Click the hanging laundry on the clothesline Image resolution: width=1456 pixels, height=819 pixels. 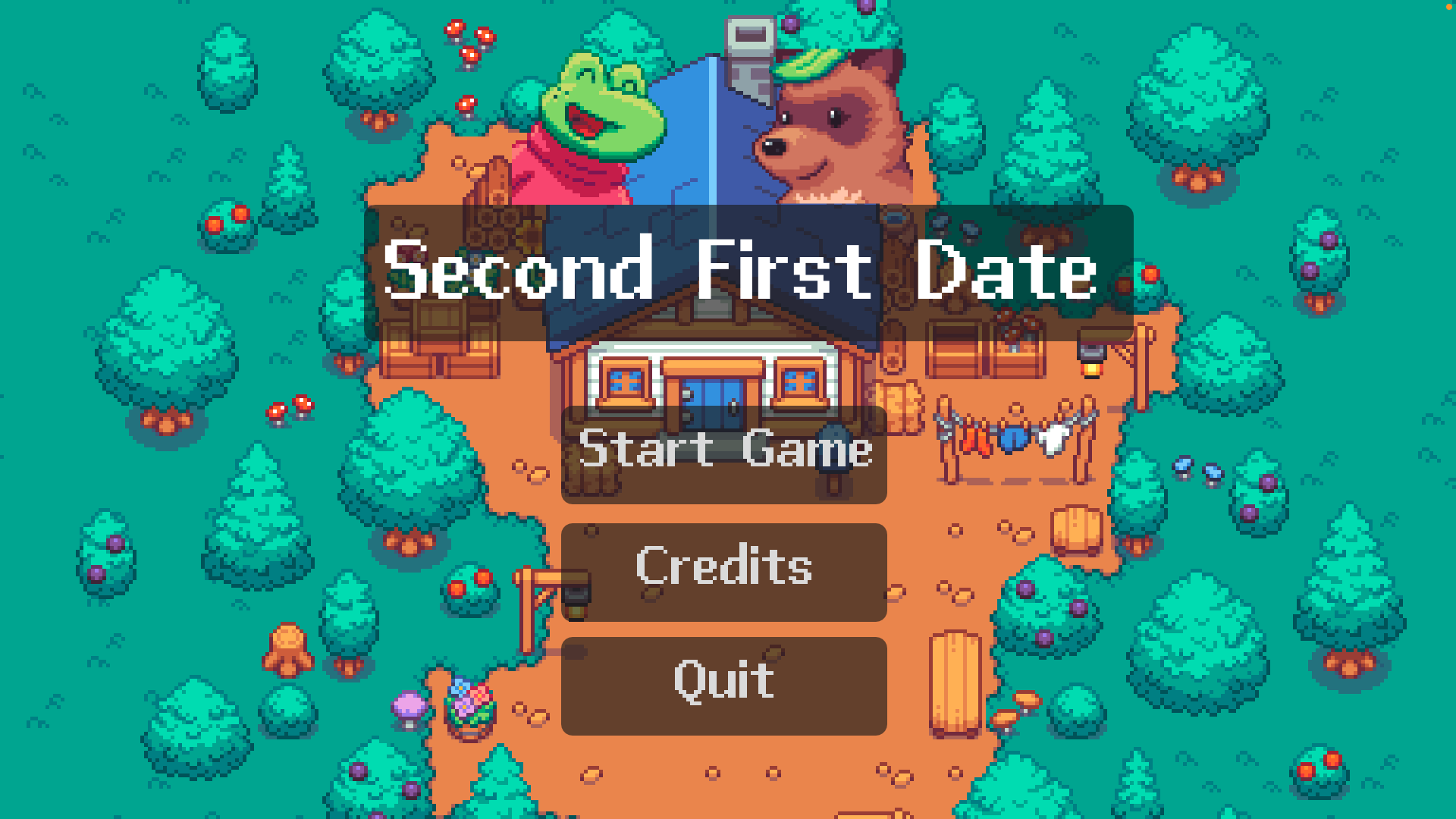(1016, 440)
